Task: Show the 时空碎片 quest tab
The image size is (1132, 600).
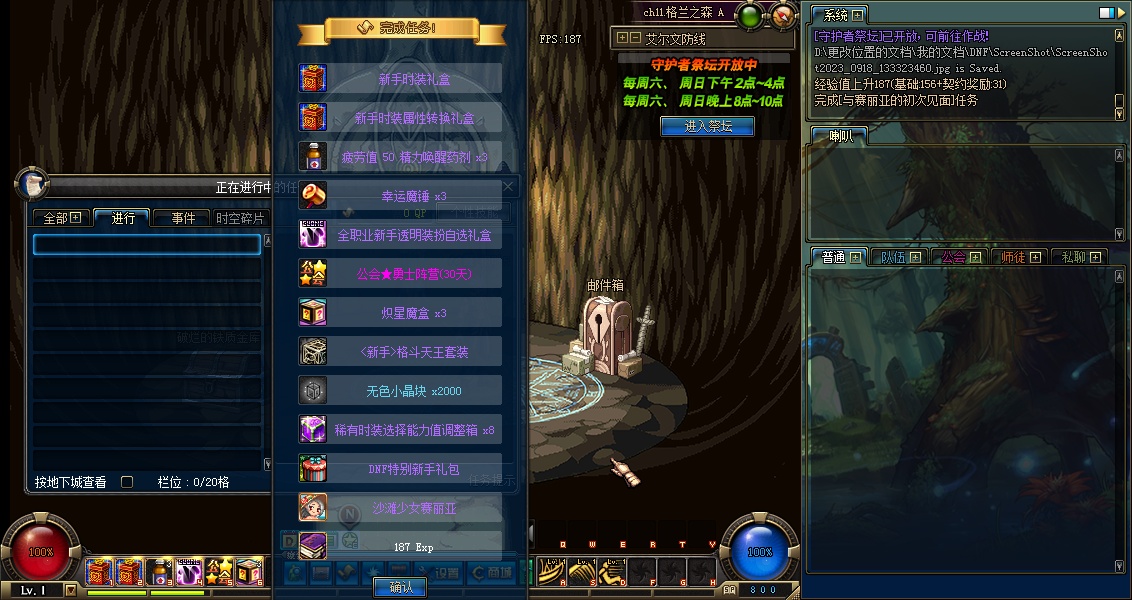Action: click(240, 217)
